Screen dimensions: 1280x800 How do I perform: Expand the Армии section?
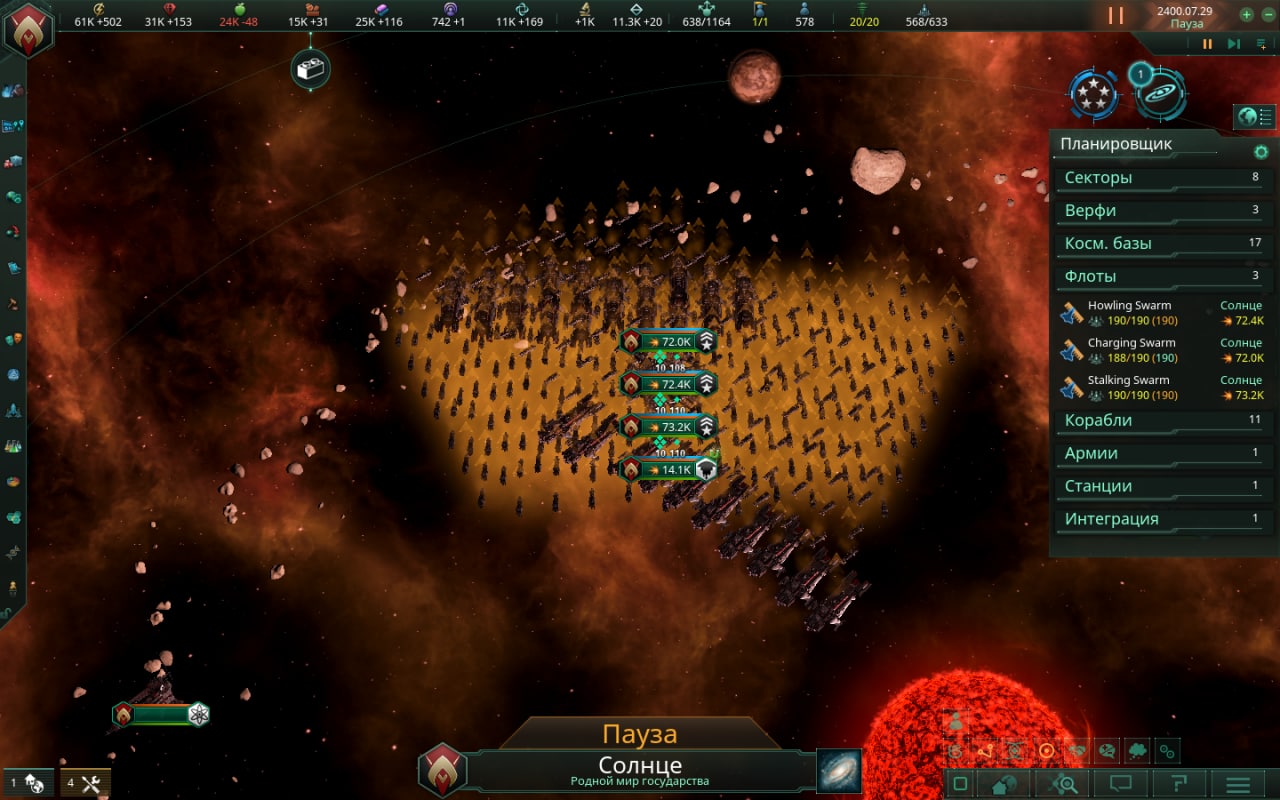click(1160, 454)
